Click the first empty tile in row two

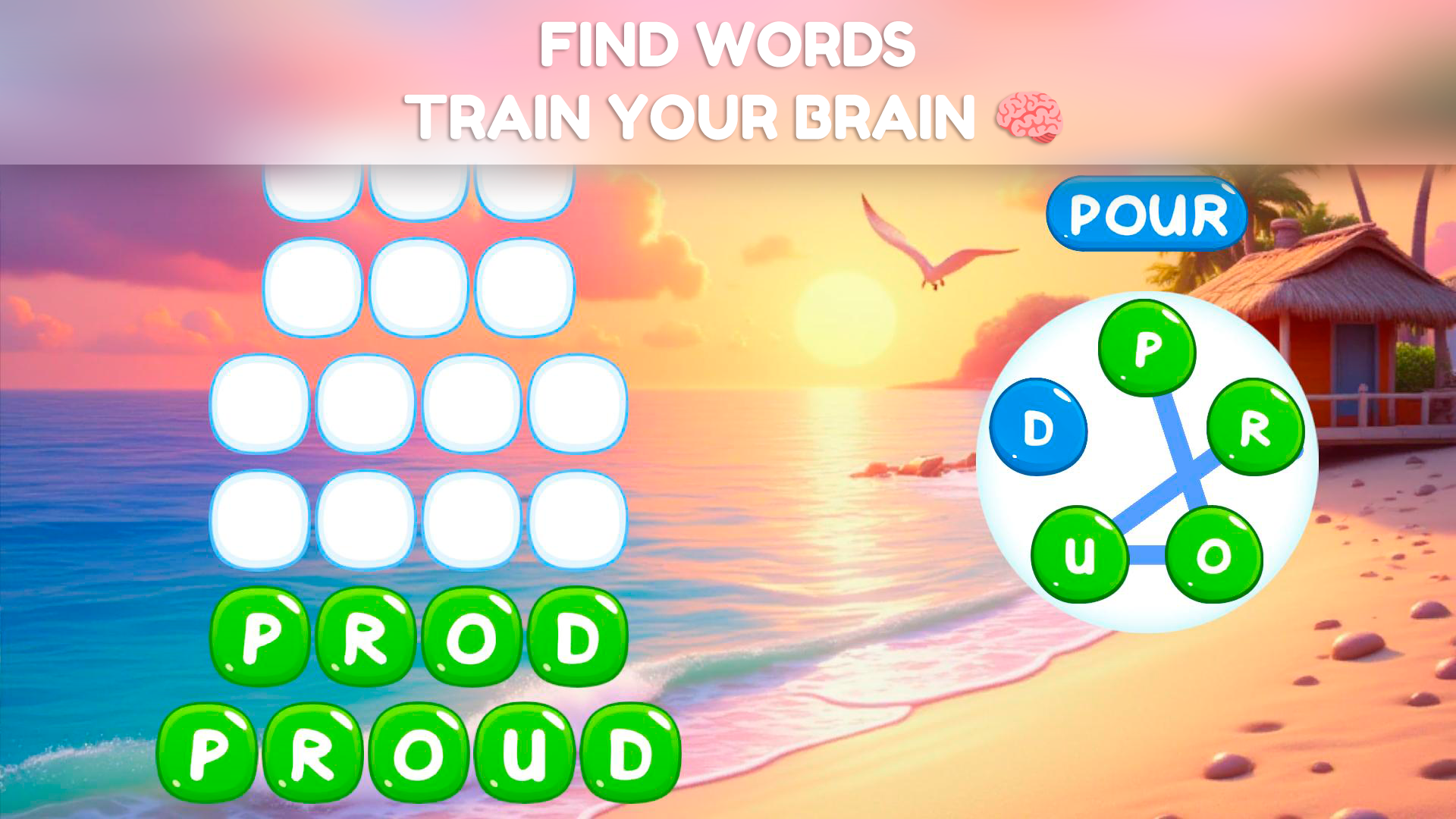(312, 288)
